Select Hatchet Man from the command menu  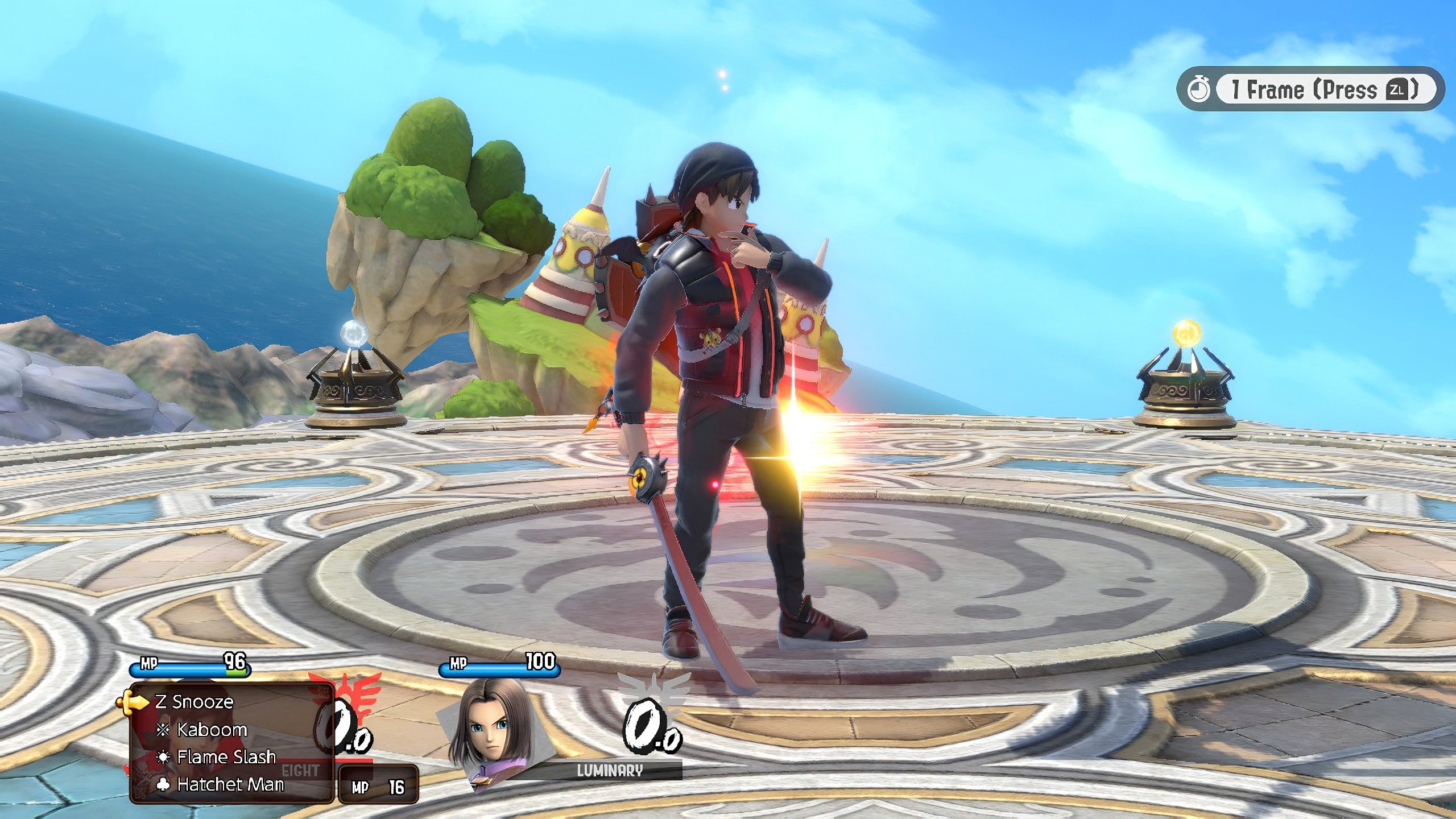coord(230,784)
